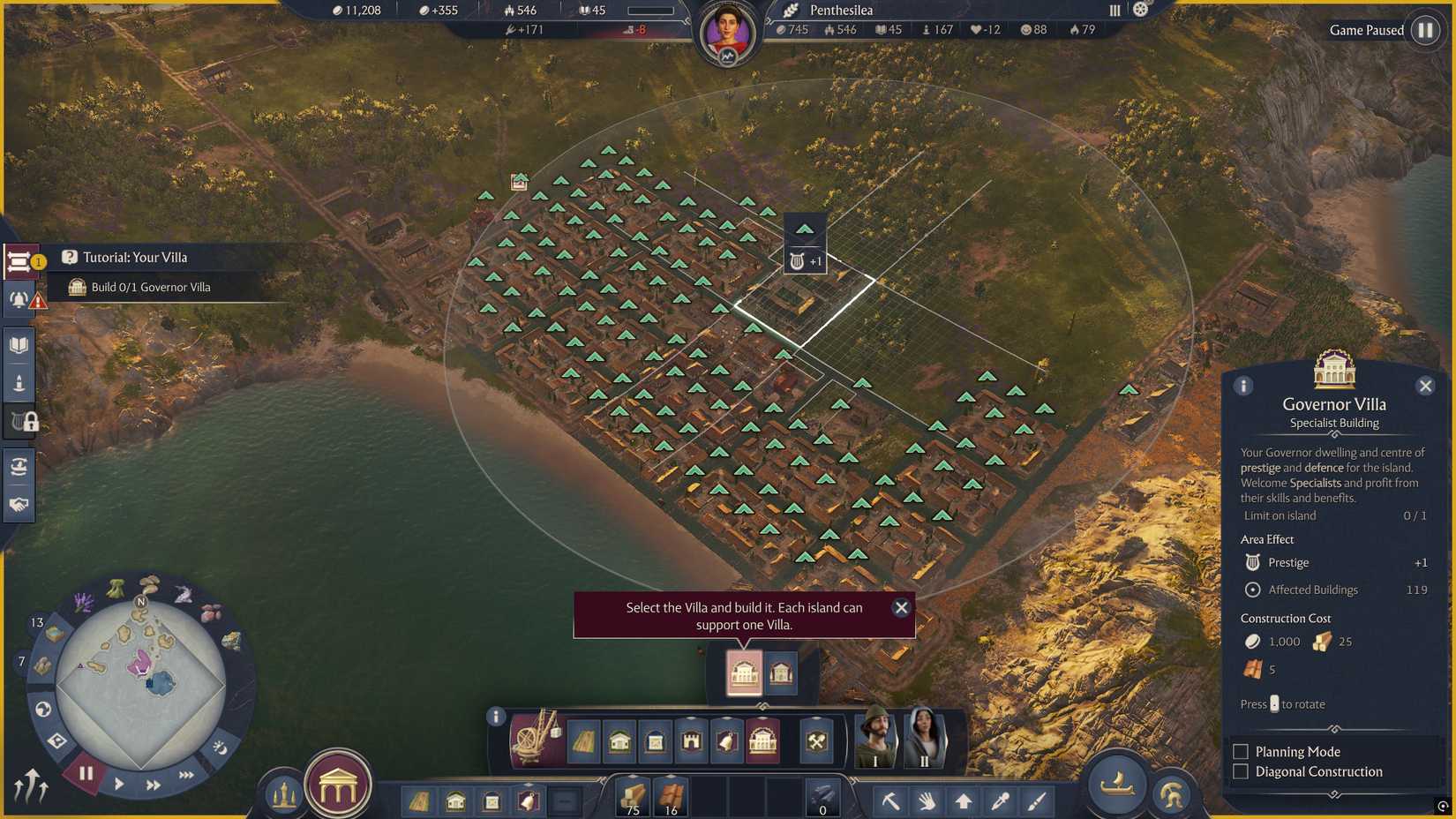
Task: Enable Planning Mode
Action: [x=1241, y=751]
